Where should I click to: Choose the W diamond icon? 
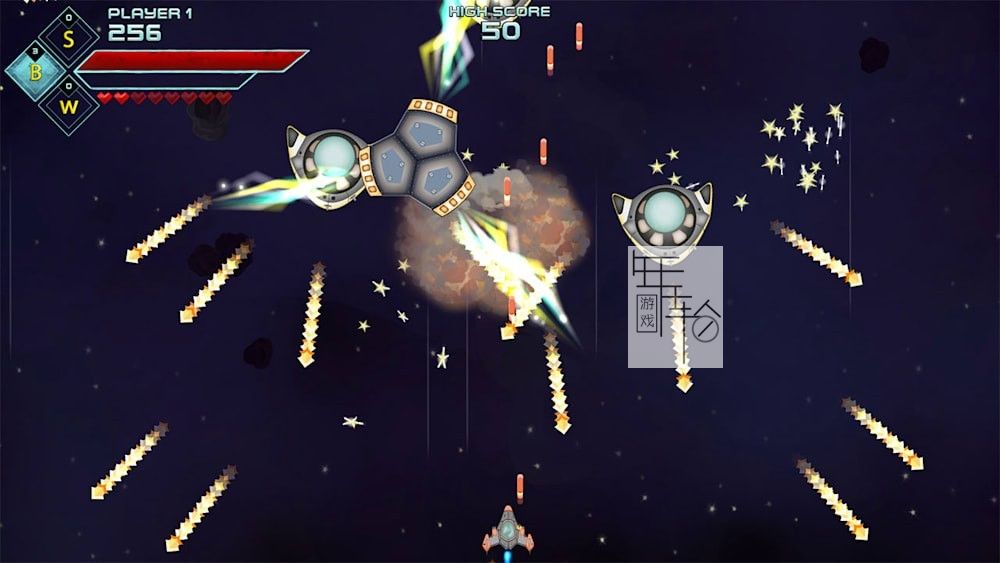click(x=68, y=103)
